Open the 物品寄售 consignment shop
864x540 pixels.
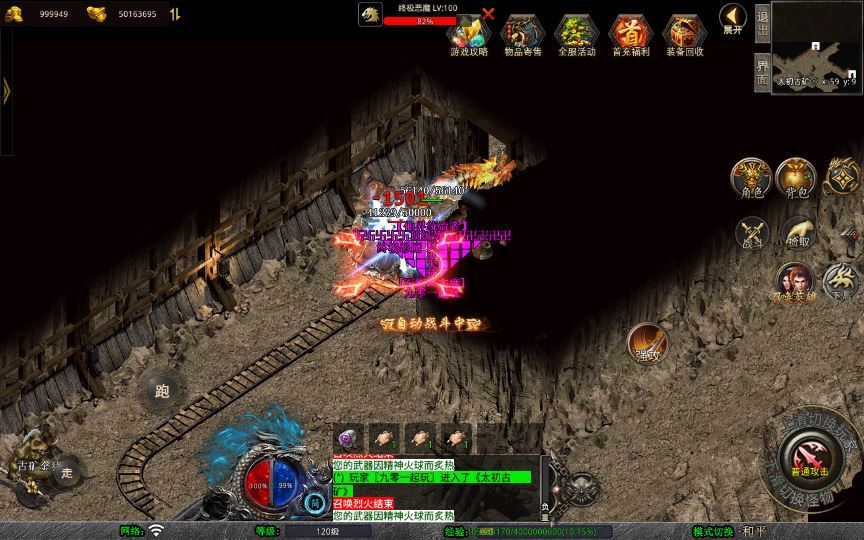[520, 35]
